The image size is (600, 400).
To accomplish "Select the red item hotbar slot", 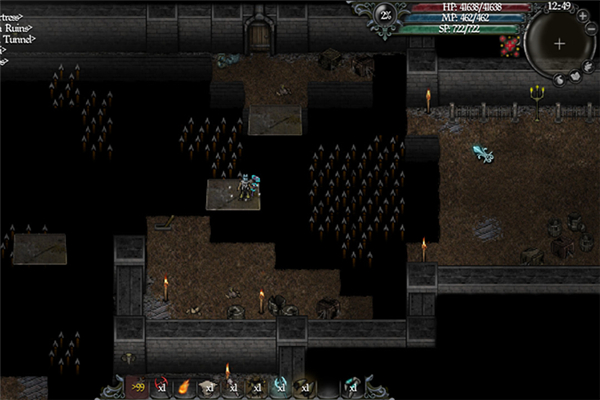I will [x=160, y=386].
